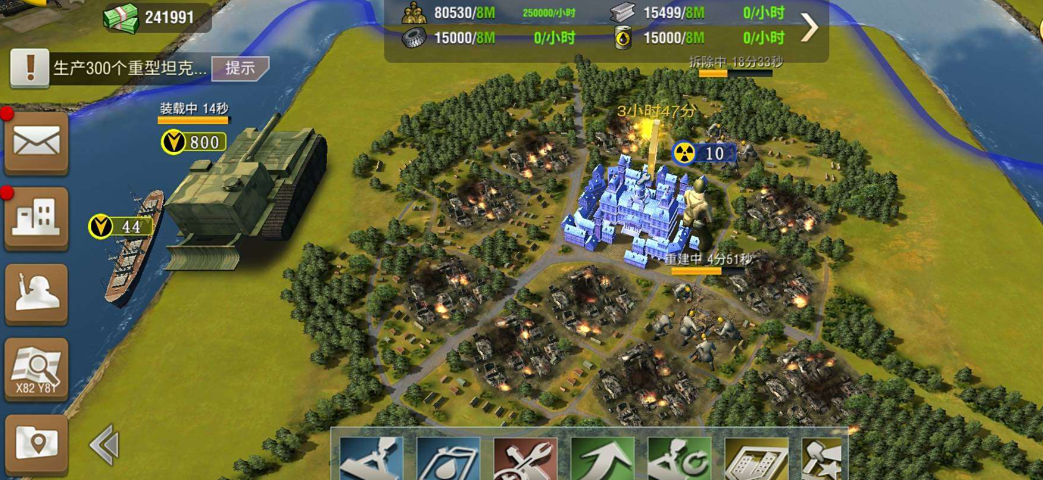This screenshot has width=1043, height=480.
Task: Expand the resource bar with right arrow
Action: click(x=809, y=27)
